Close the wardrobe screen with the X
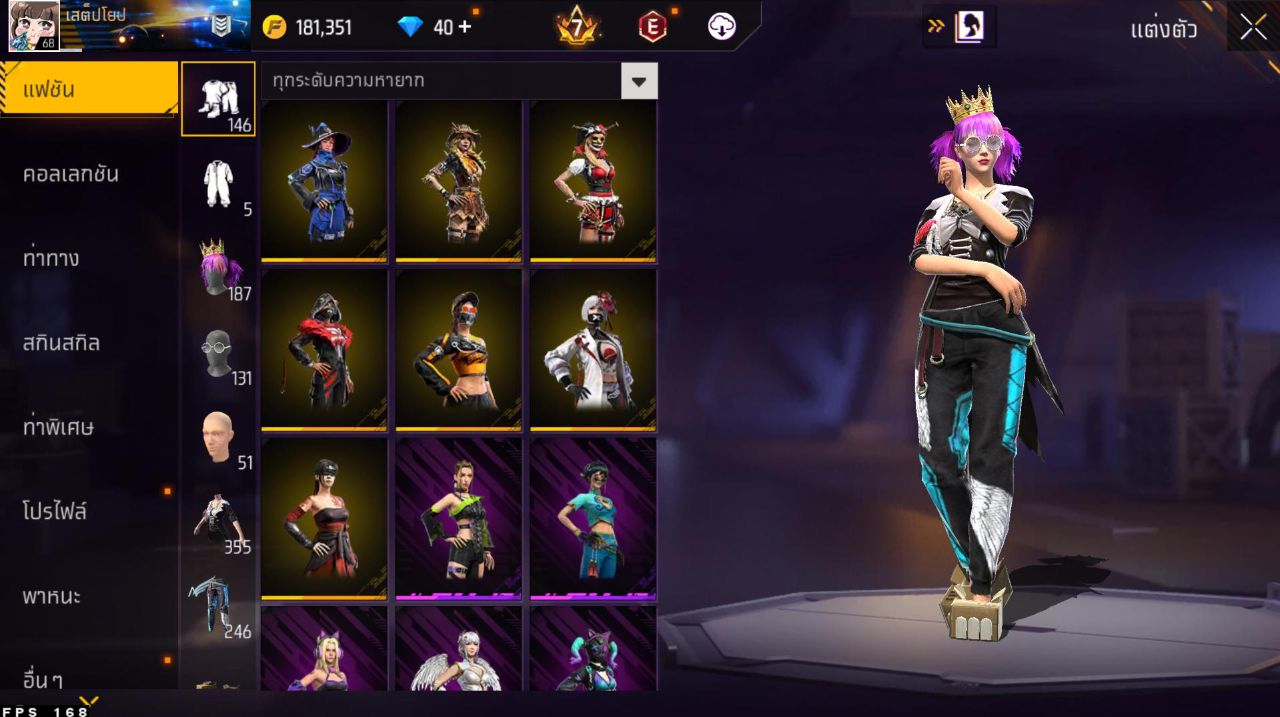This screenshot has width=1280, height=717. pos(1253,27)
